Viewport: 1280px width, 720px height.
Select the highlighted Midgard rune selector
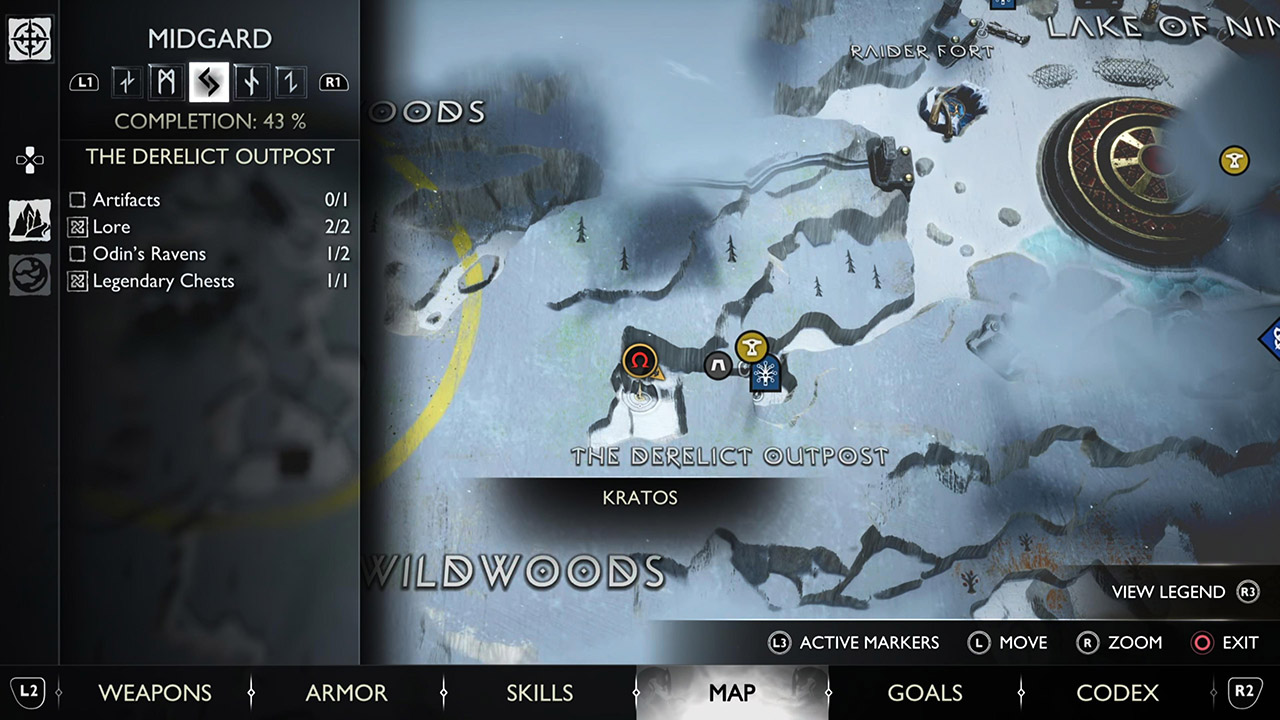coord(208,82)
